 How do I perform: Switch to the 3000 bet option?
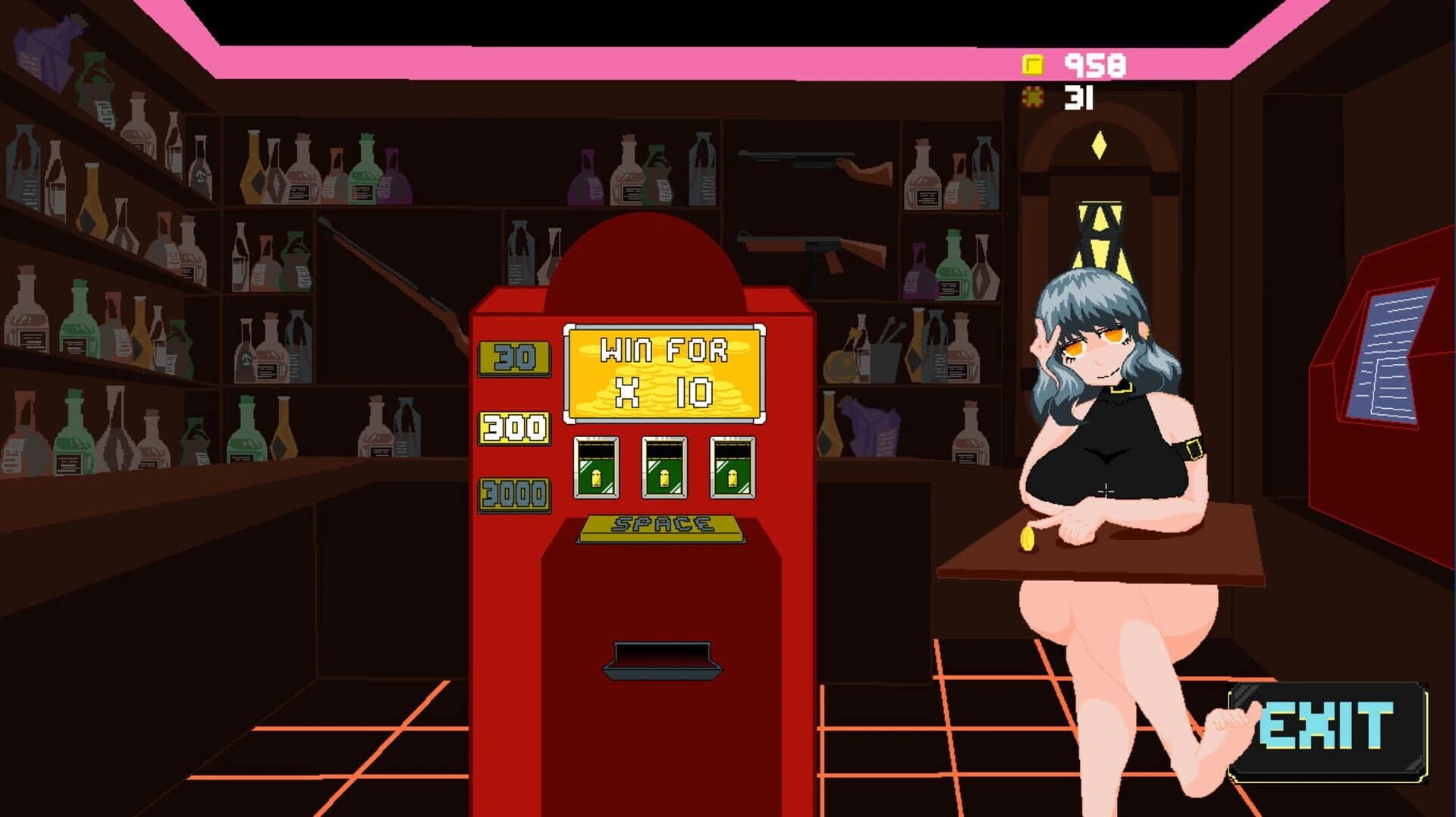point(514,493)
